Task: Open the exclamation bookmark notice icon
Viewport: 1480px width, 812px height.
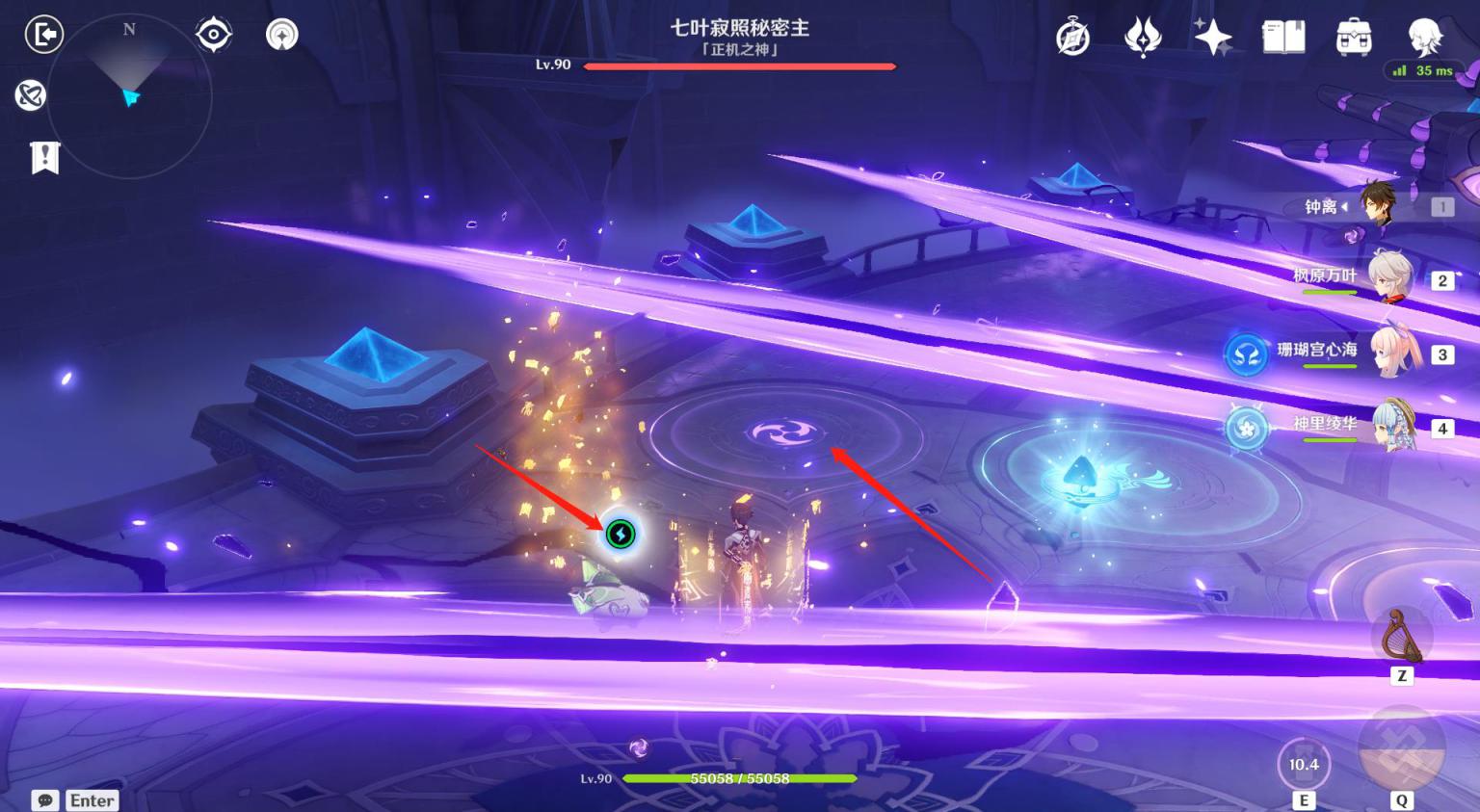Action: coord(44,157)
